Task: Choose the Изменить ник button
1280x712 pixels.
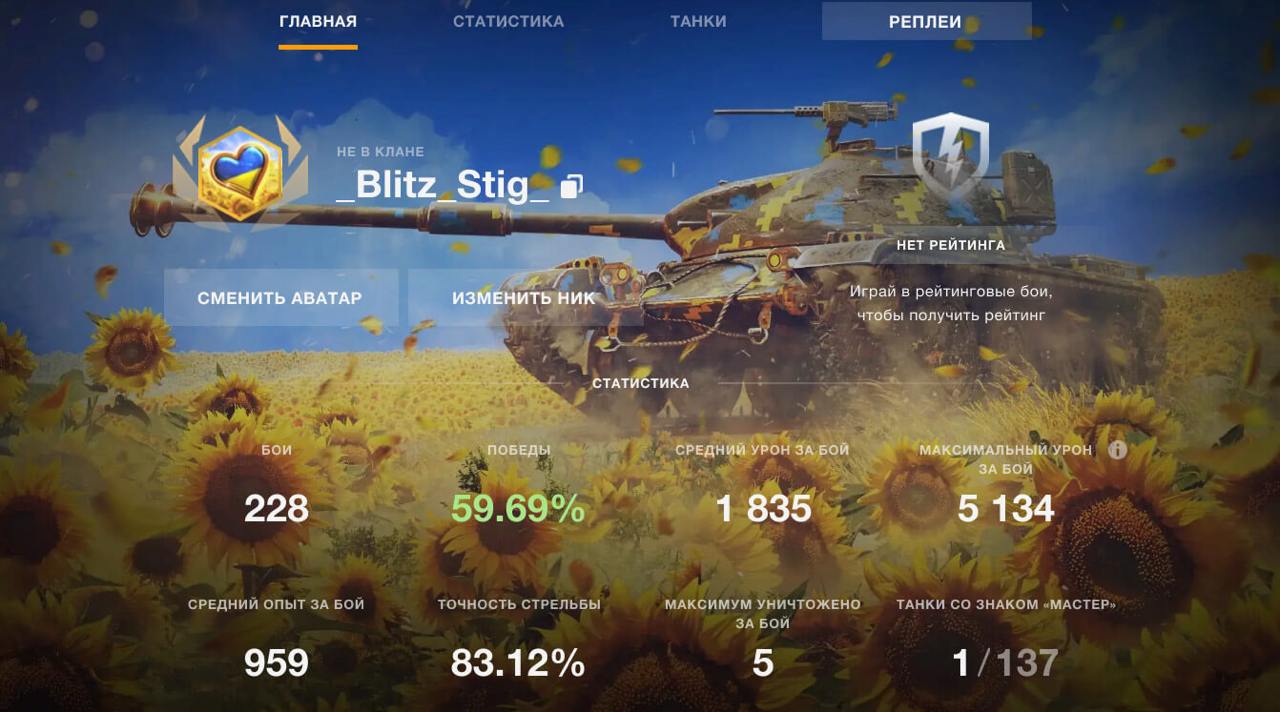Action: coord(524,298)
